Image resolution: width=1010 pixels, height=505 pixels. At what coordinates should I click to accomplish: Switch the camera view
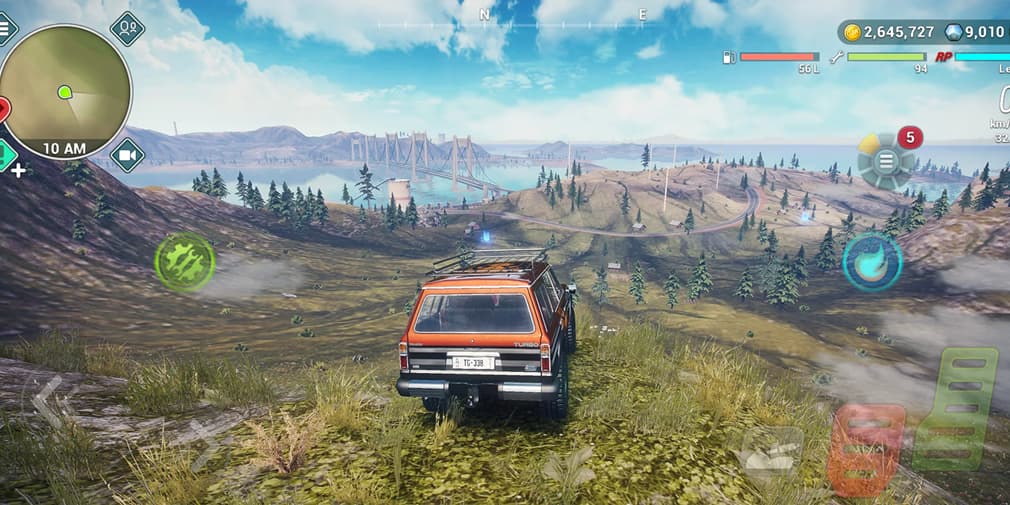127,155
